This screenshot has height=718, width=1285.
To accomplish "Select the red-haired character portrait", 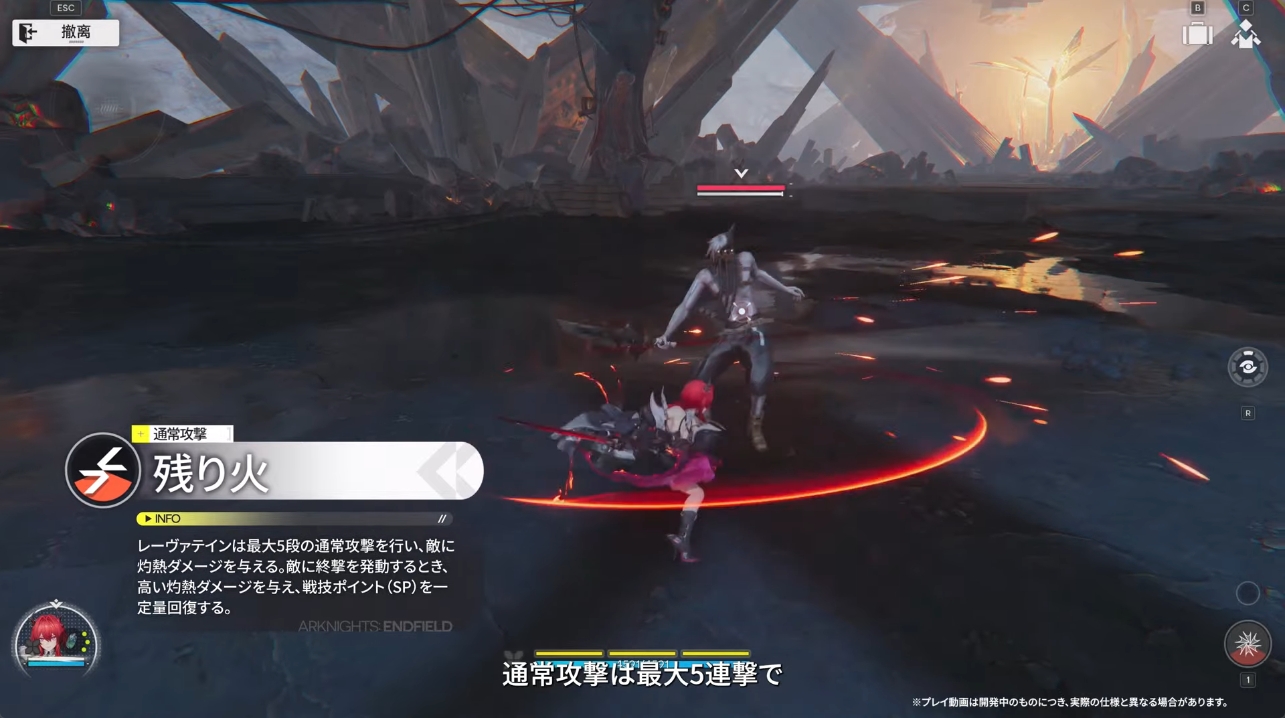I will pyautogui.click(x=47, y=637).
